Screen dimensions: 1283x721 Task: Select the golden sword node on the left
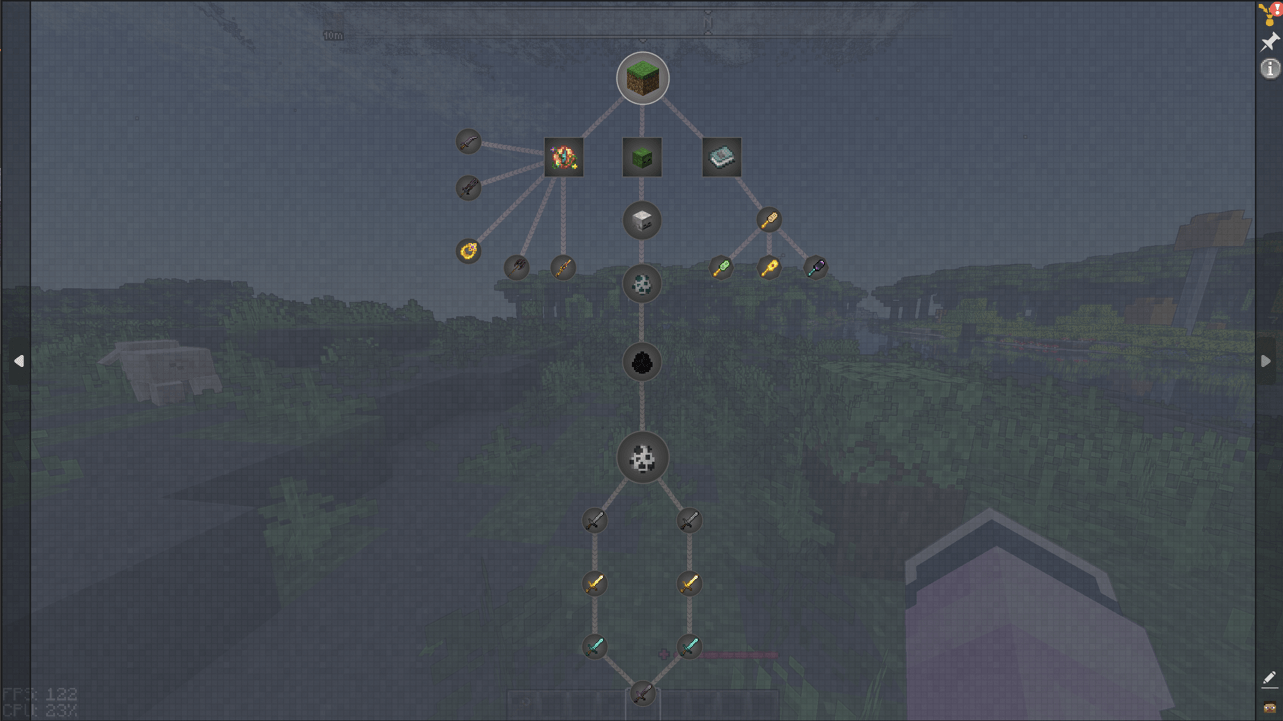click(x=595, y=584)
